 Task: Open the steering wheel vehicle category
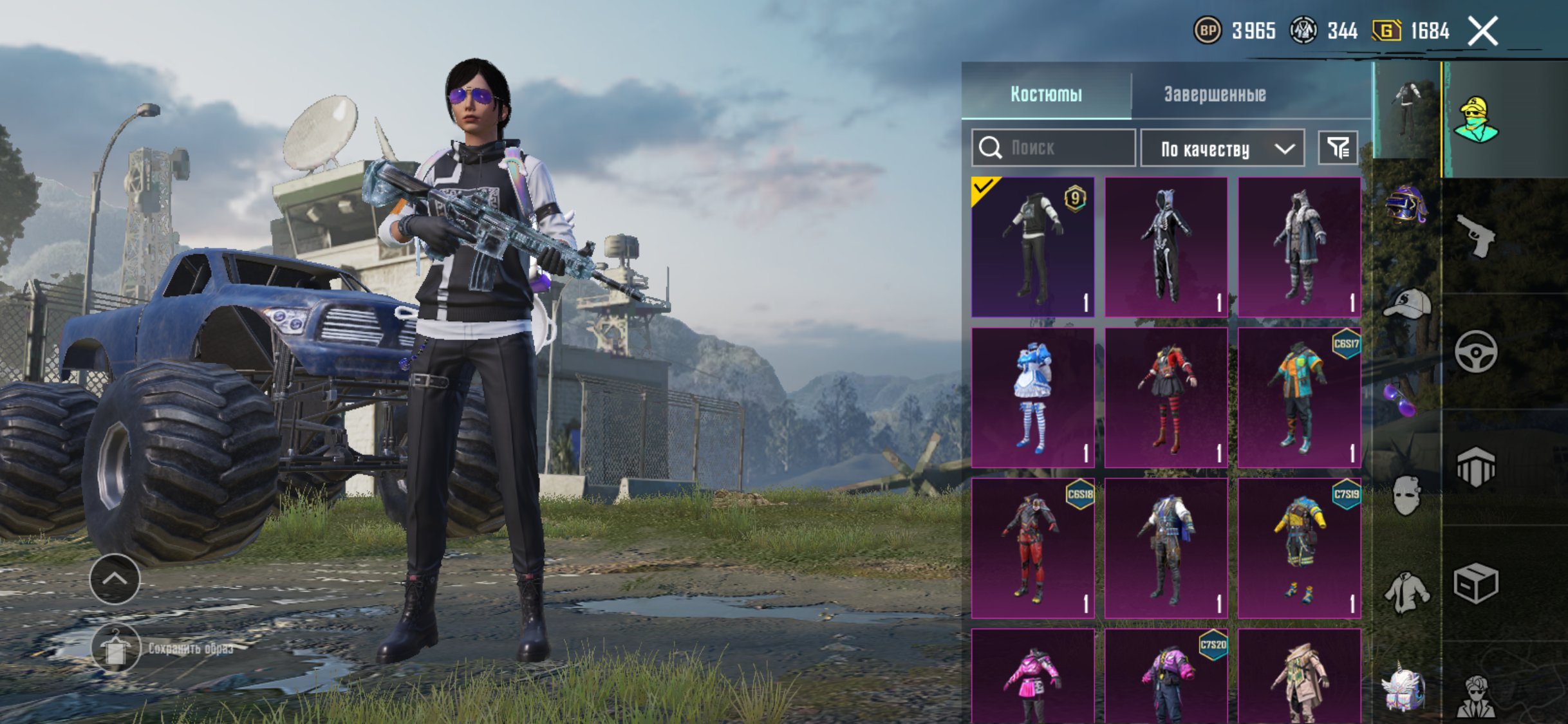[1475, 351]
